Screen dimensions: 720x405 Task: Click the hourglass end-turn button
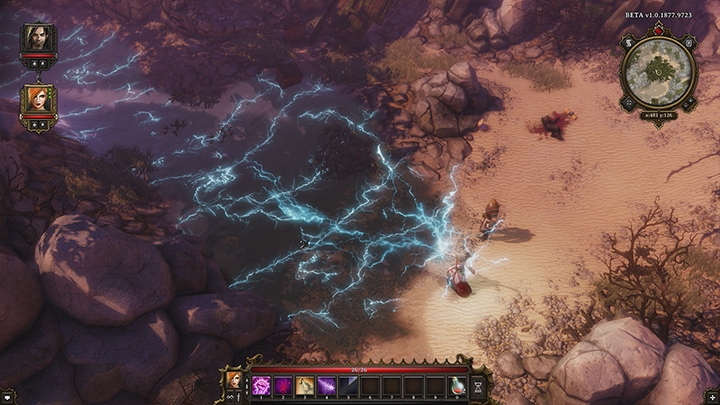pyautogui.click(x=479, y=385)
